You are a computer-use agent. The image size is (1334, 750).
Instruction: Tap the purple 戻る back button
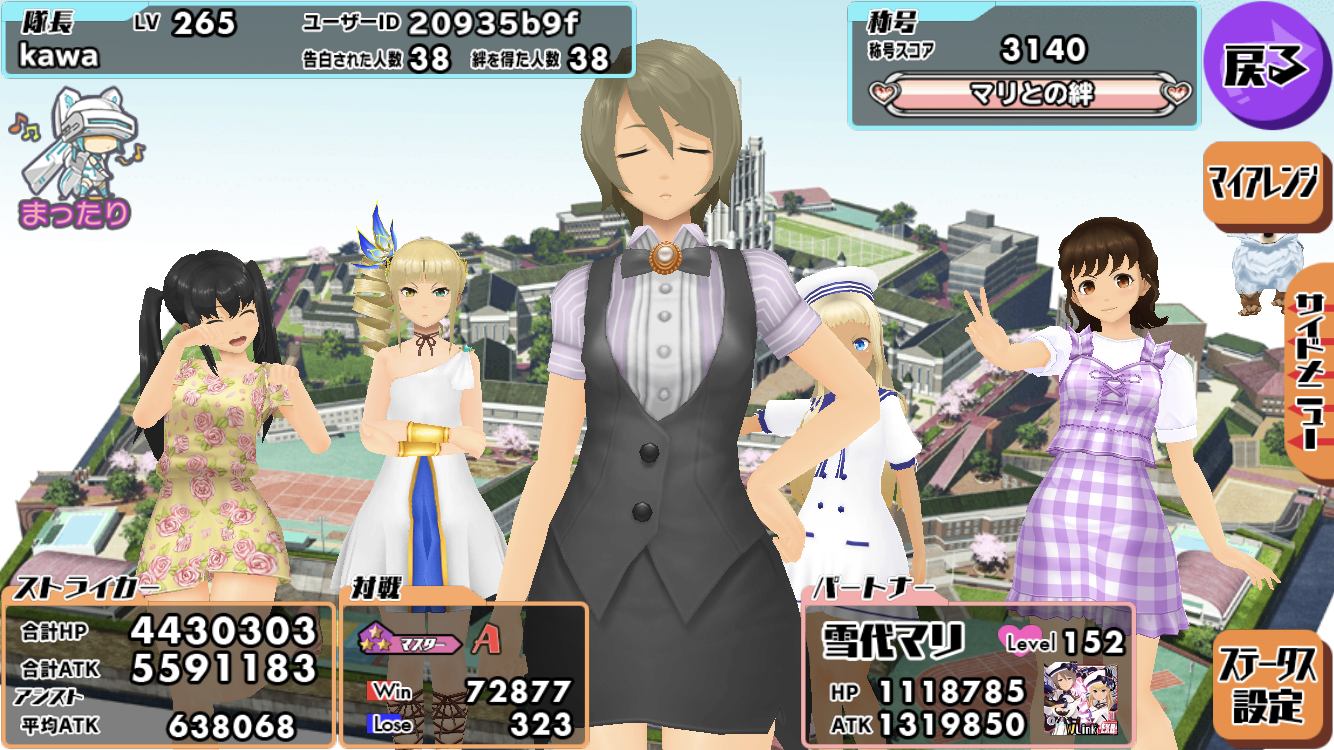pyautogui.click(x=1266, y=64)
